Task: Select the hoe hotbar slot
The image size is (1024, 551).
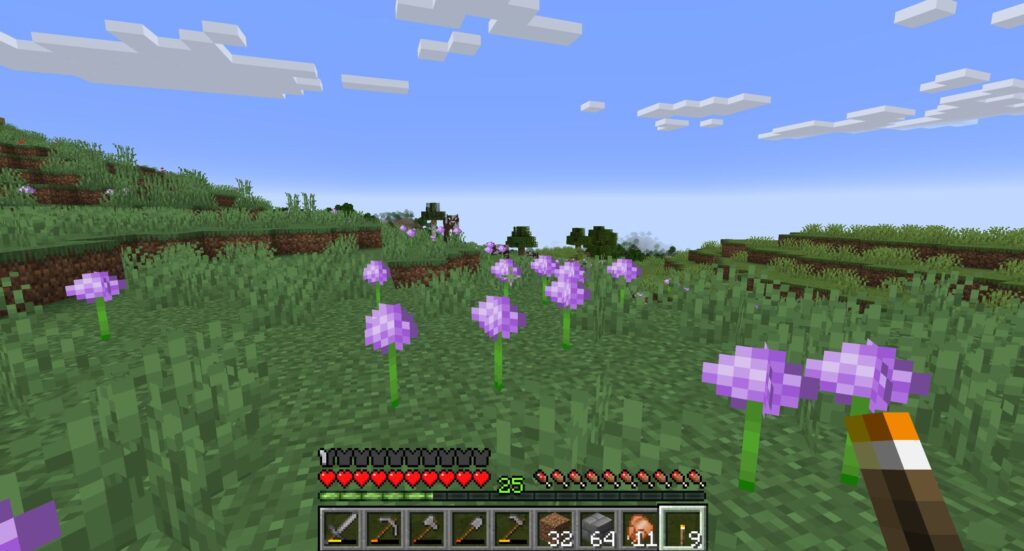Action: click(513, 528)
